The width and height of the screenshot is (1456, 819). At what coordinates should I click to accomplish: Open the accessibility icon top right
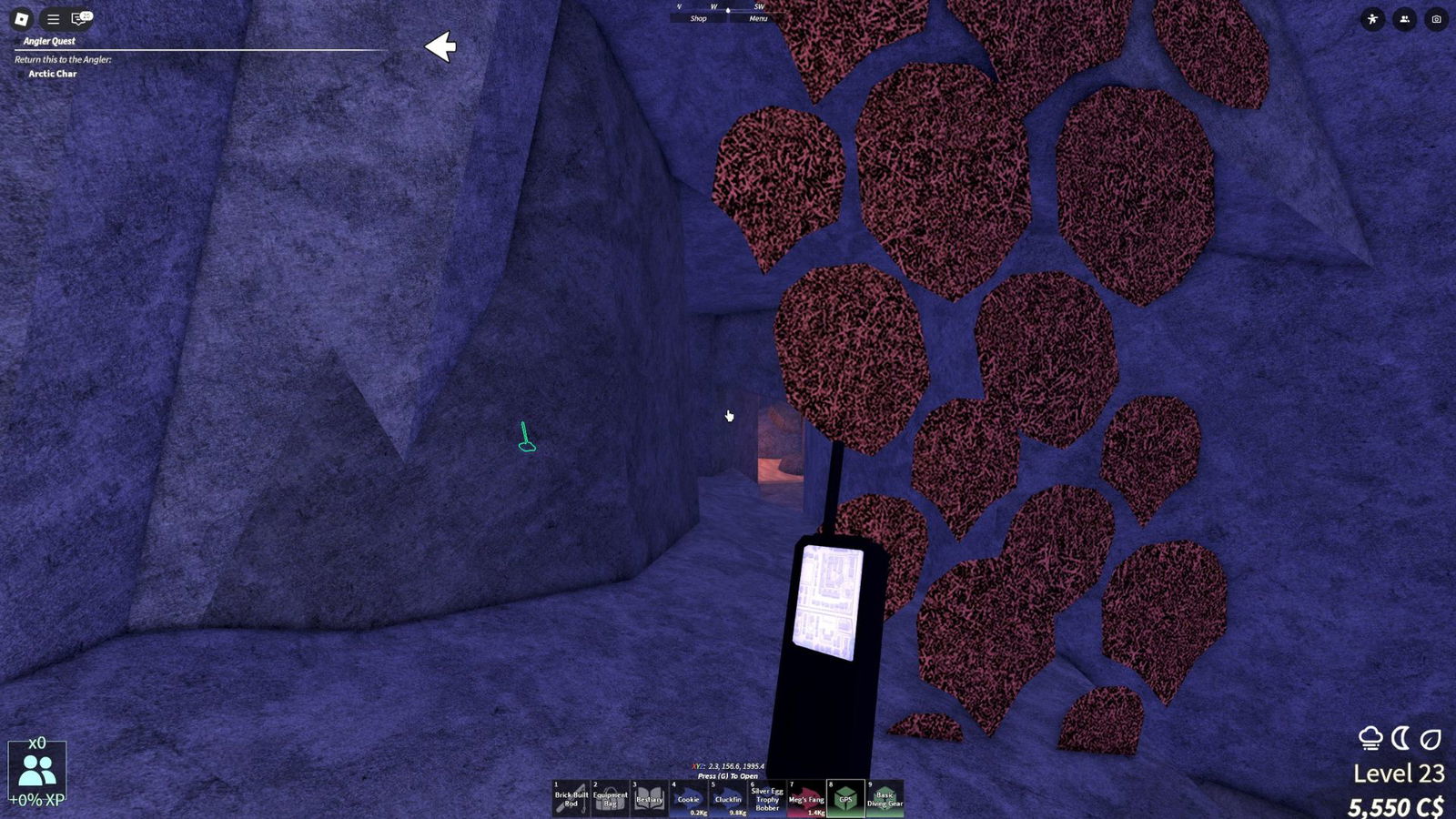[1374, 18]
